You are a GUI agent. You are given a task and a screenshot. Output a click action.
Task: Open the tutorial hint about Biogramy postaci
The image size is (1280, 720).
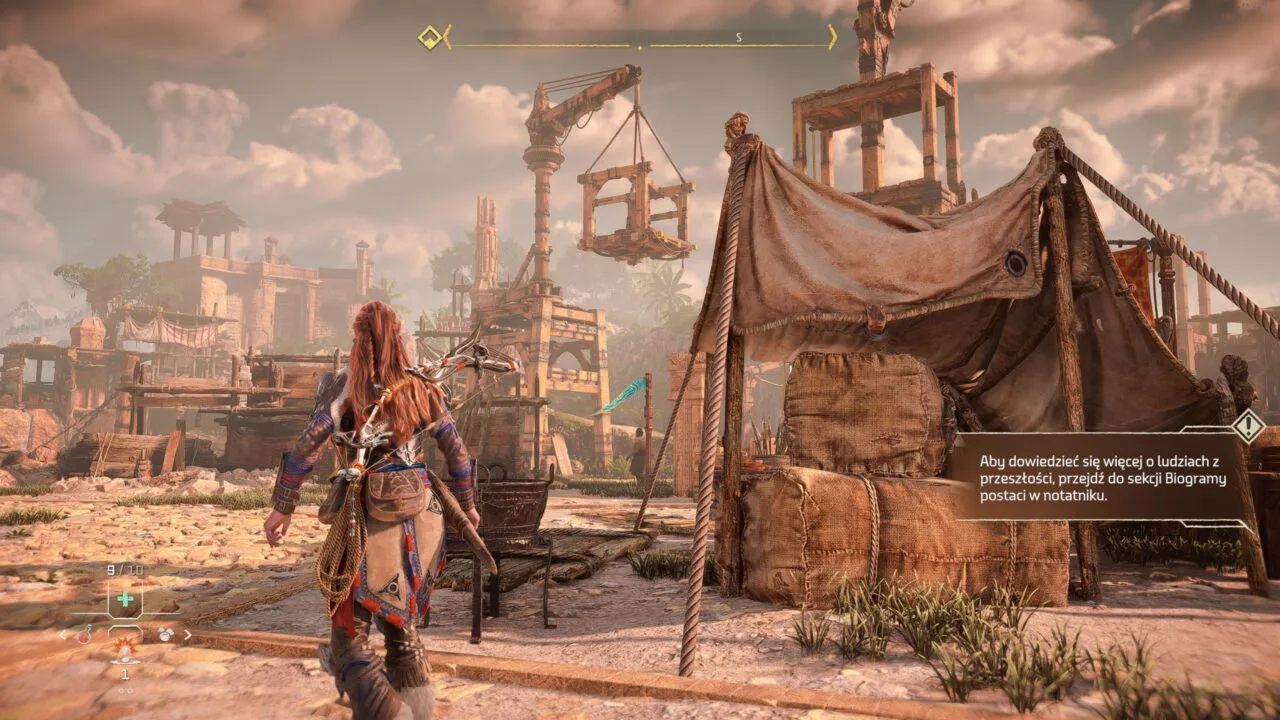click(x=1095, y=478)
